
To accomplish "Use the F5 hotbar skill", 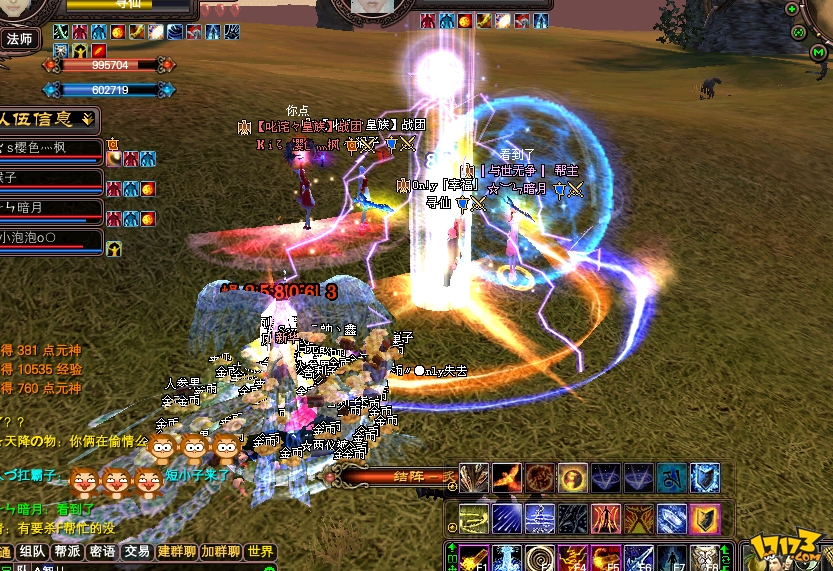I will point(606,558).
